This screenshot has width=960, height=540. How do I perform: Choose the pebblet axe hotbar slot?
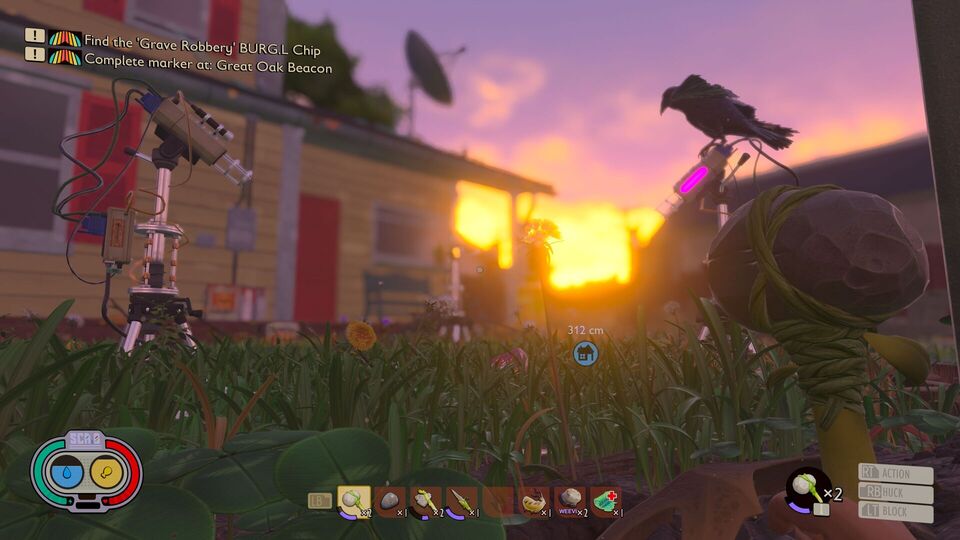click(425, 500)
